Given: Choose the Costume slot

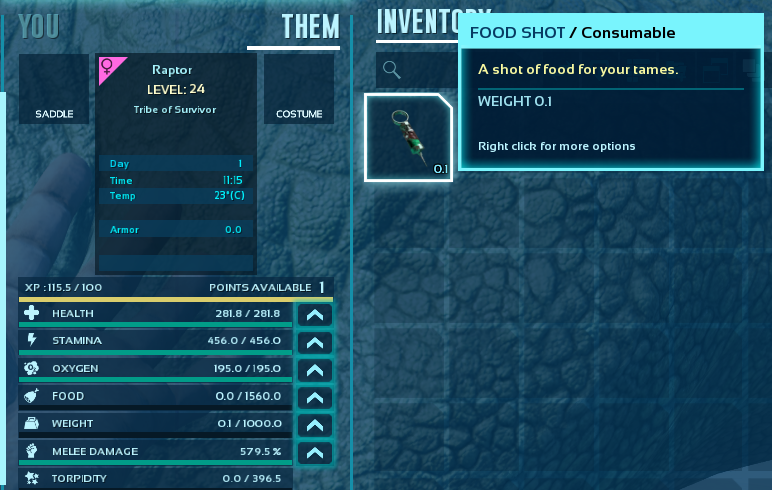Looking at the screenshot, I should coord(299,89).
